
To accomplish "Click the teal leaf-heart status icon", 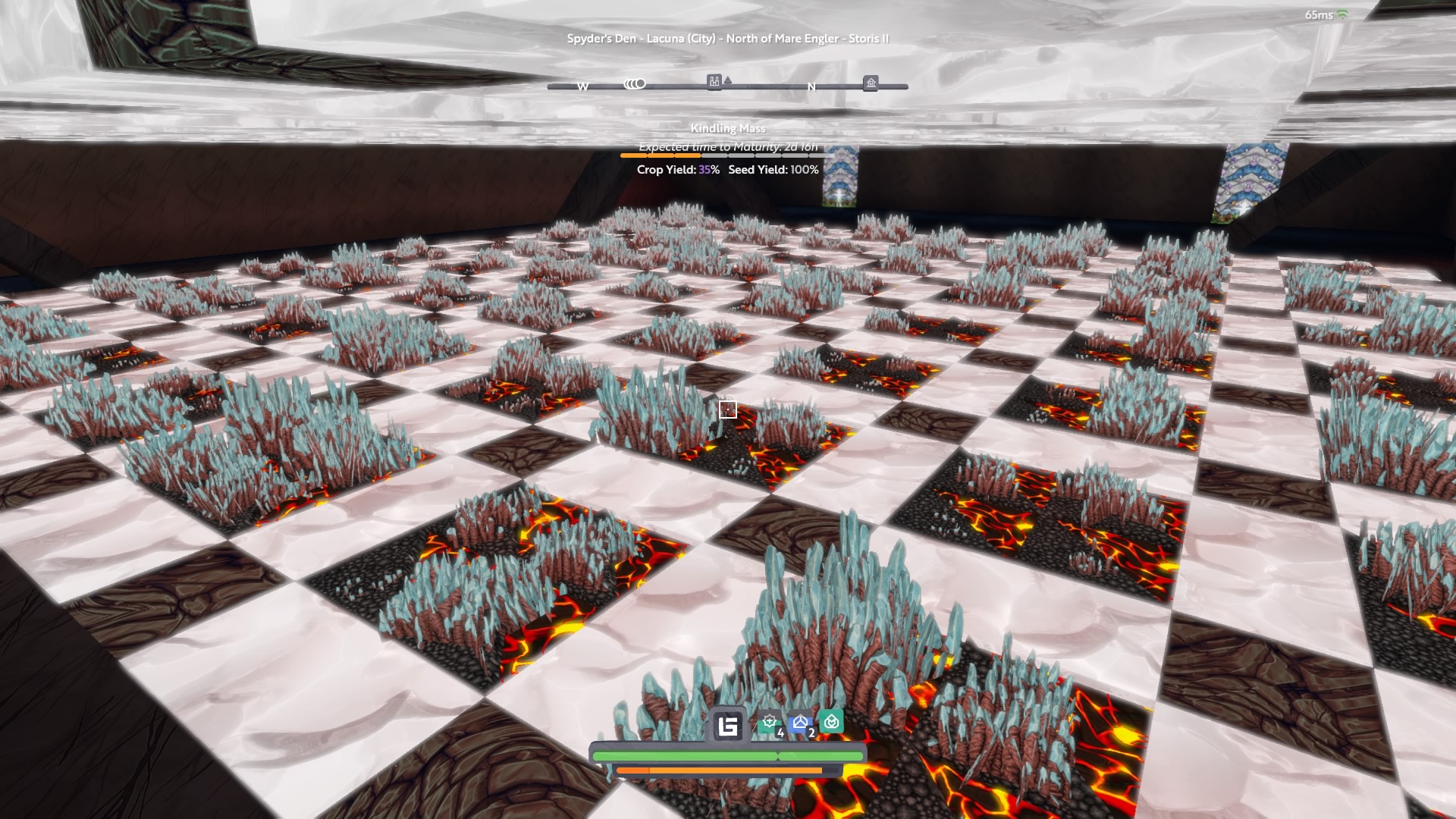I will (x=831, y=721).
